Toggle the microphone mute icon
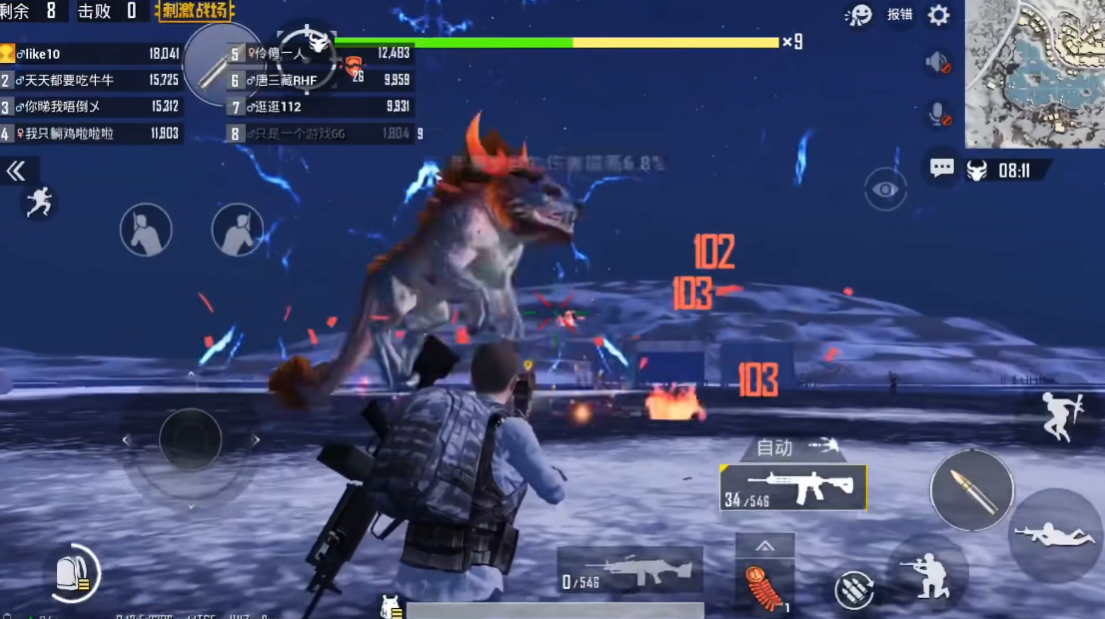Image resolution: width=1105 pixels, height=619 pixels. (939, 115)
